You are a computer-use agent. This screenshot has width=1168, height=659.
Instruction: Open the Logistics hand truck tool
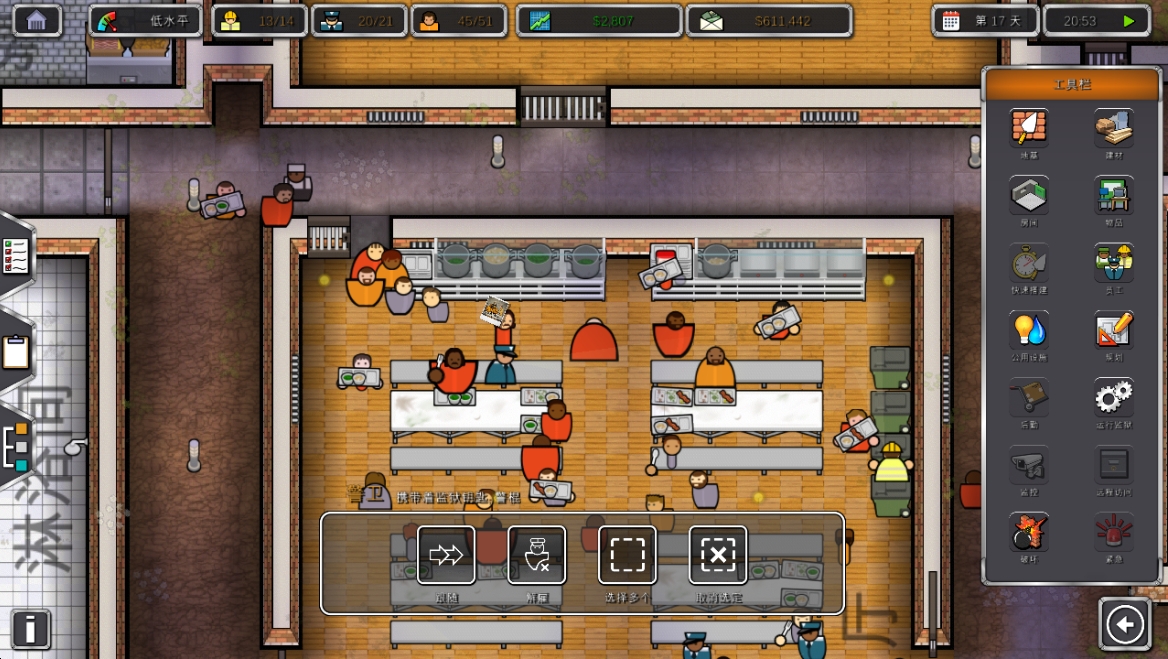[1029, 398]
